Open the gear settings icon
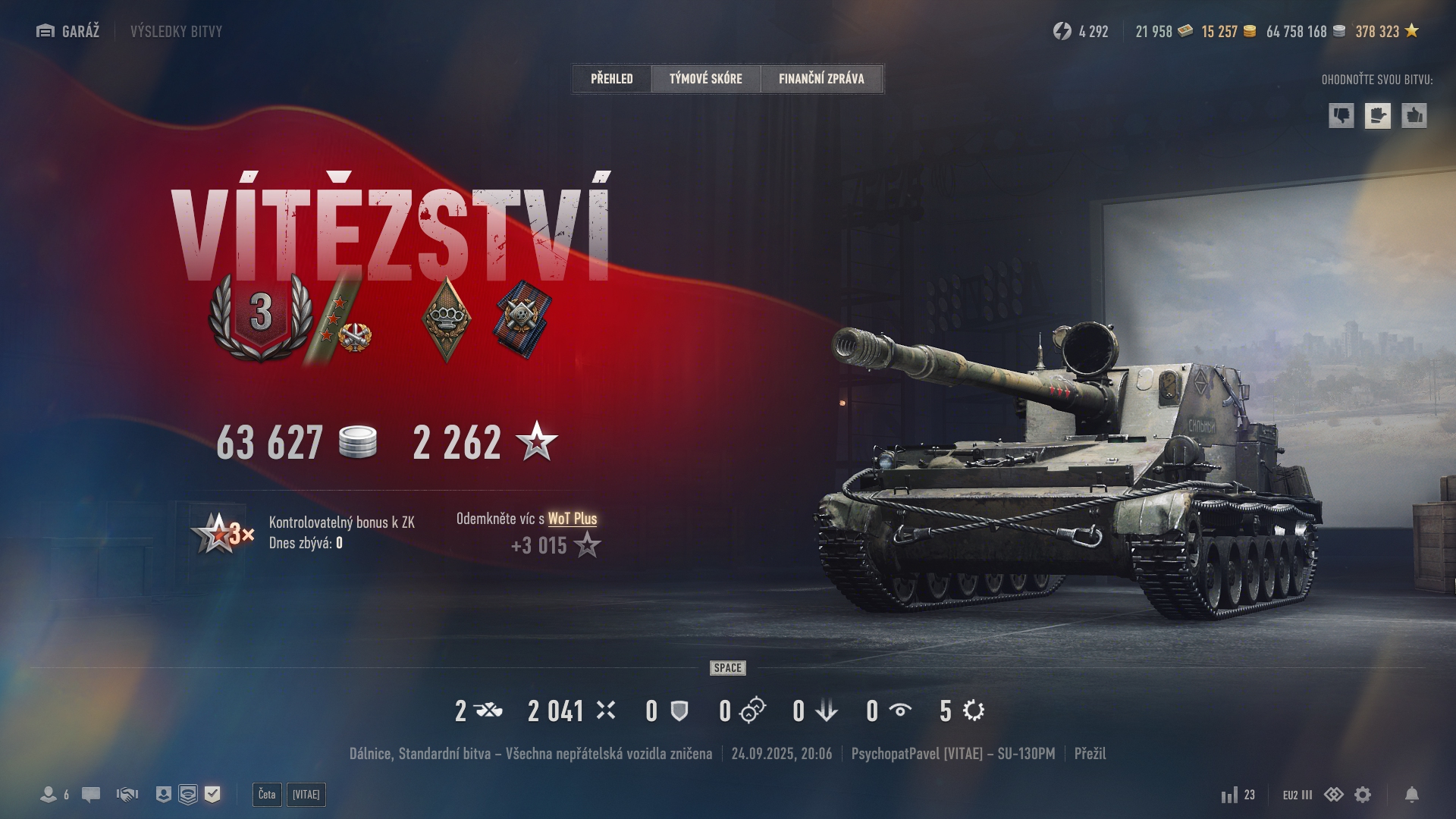Image resolution: width=1456 pixels, height=819 pixels. tap(1363, 795)
